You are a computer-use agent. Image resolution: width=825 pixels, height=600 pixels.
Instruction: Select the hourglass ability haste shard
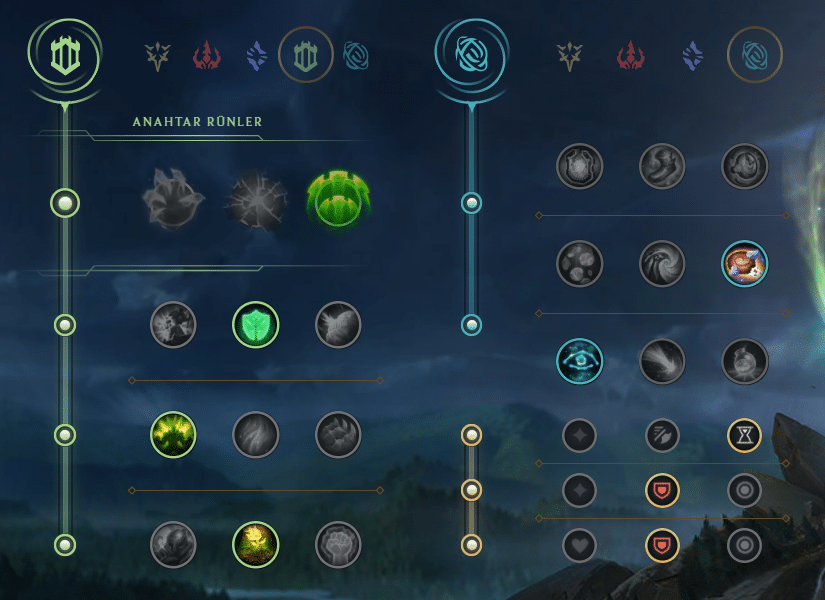coord(745,434)
